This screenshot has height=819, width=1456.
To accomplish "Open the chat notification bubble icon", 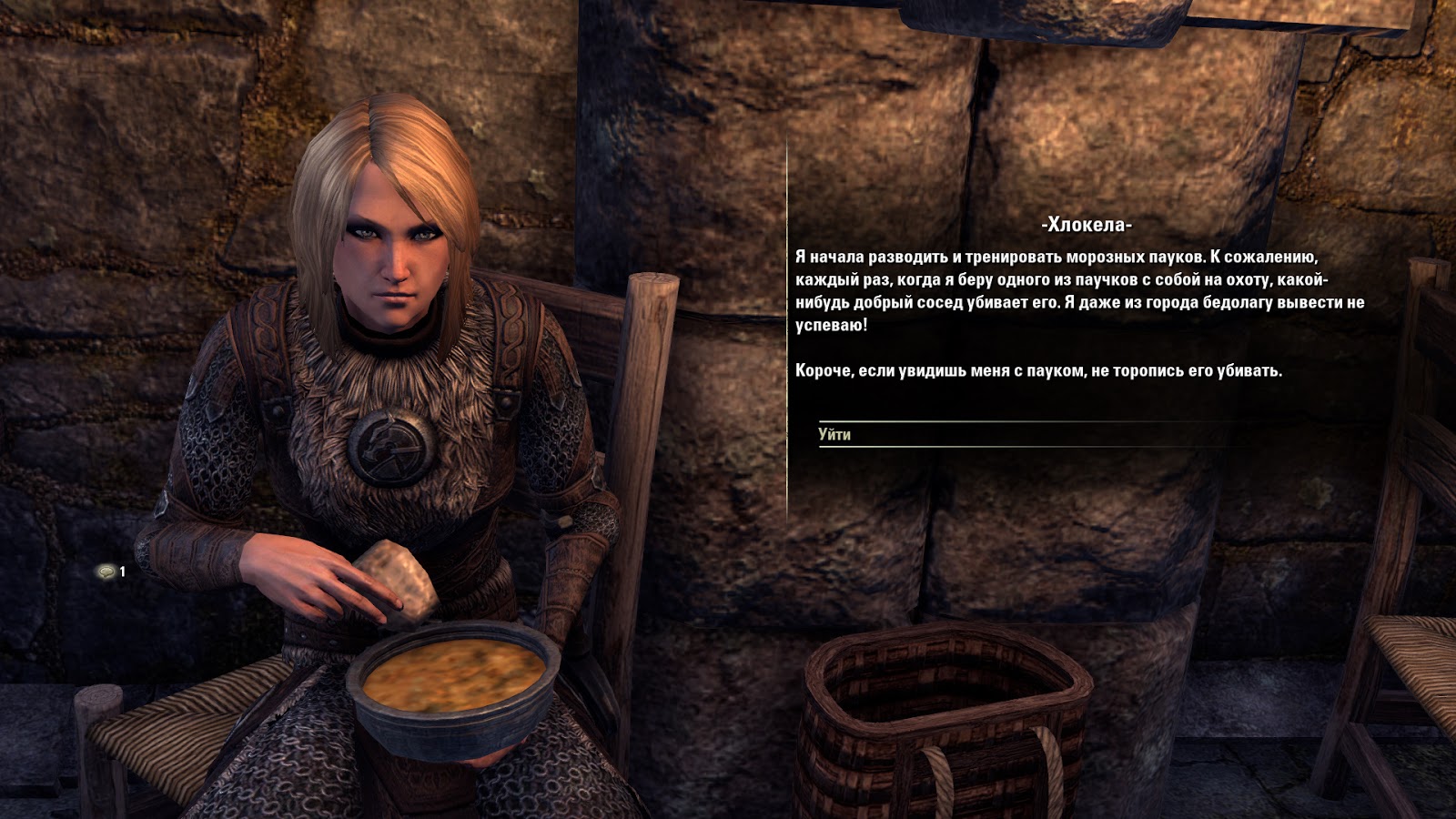I will pos(107,571).
